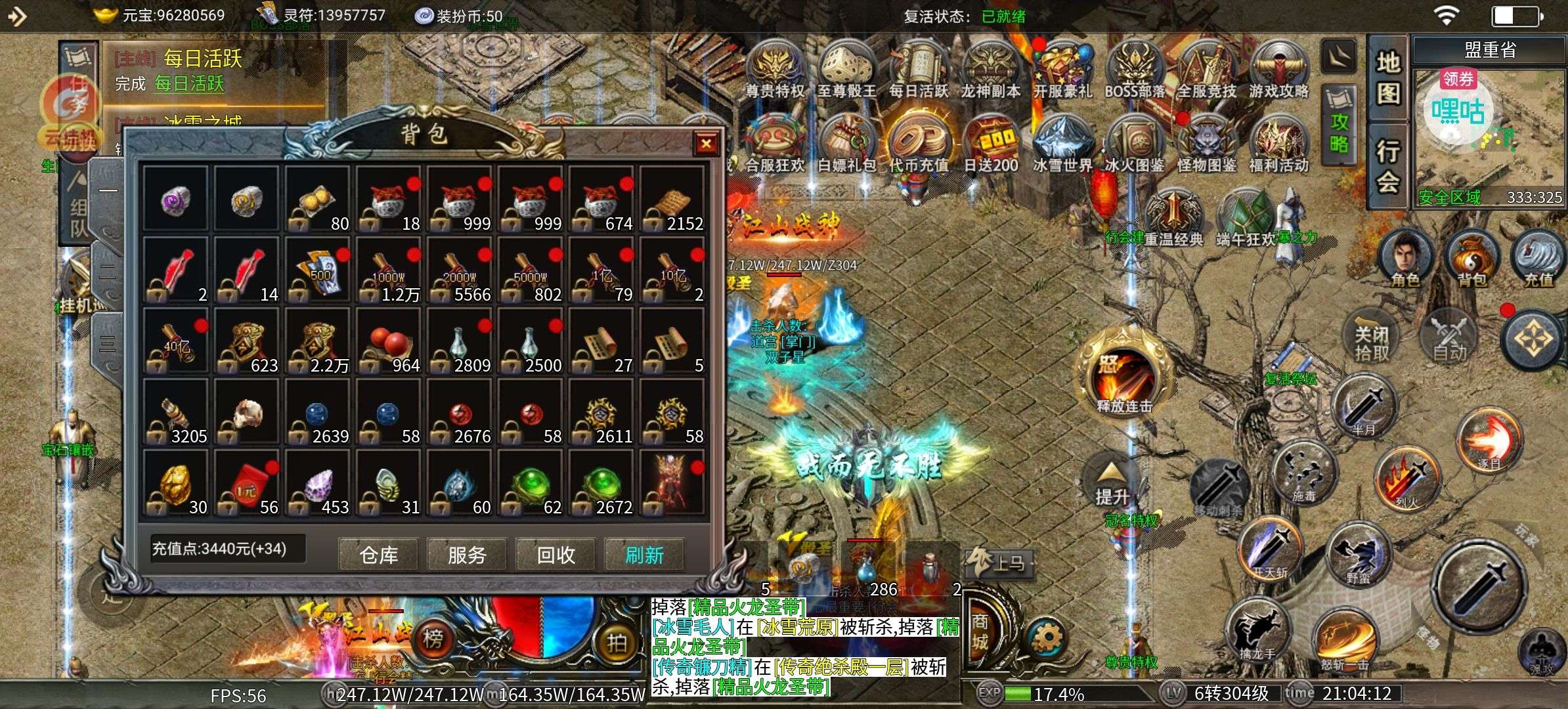Choose the 回收 recycle button
This screenshot has height=709, width=1568.
555,555
